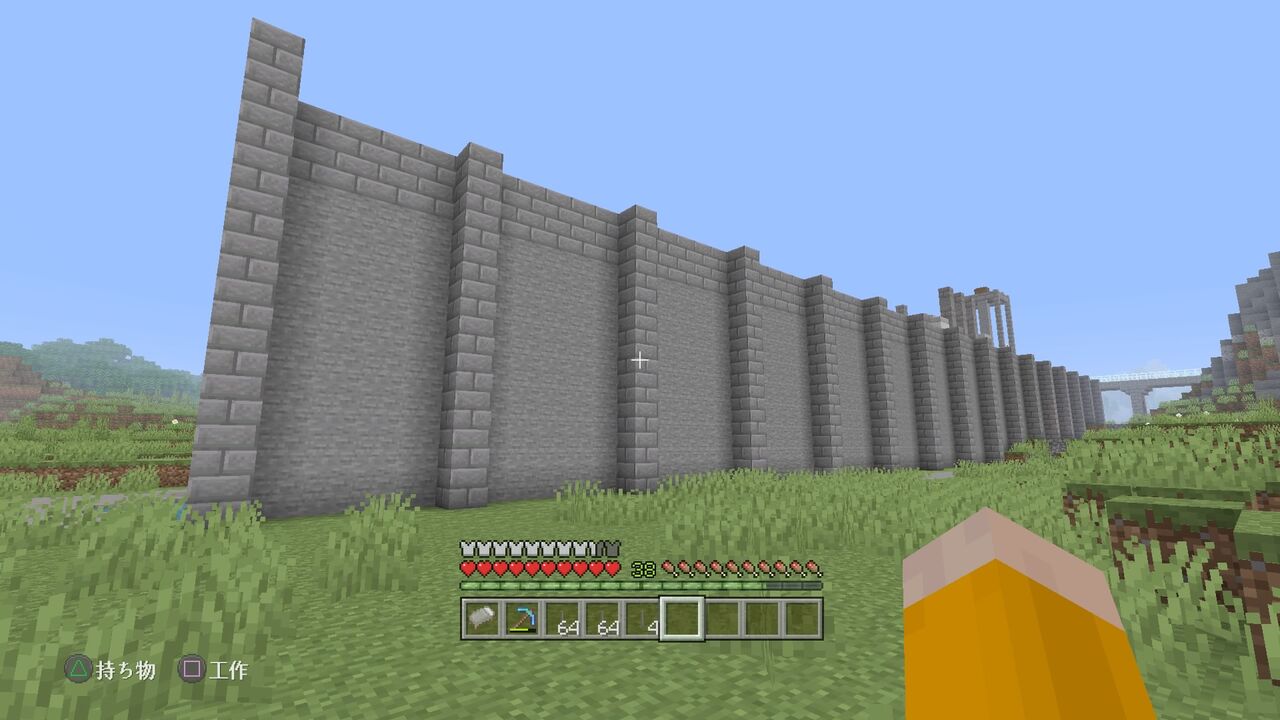Click the first armor chestplate icon above the health bar
Image resolution: width=1280 pixels, height=720 pixels.
467,547
